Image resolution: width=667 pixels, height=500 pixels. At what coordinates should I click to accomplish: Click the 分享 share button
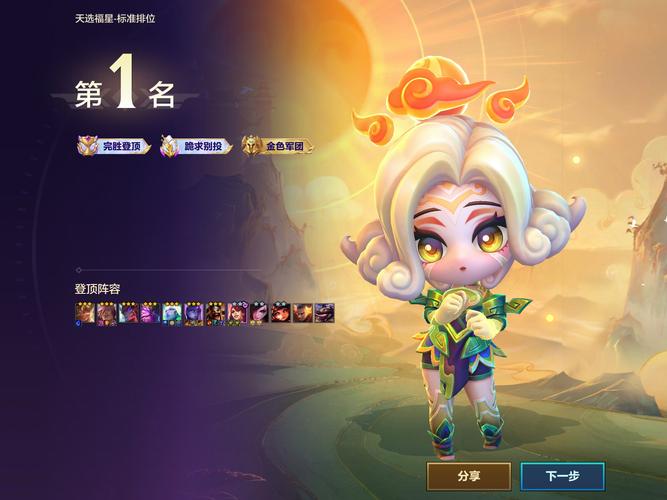coord(468,476)
